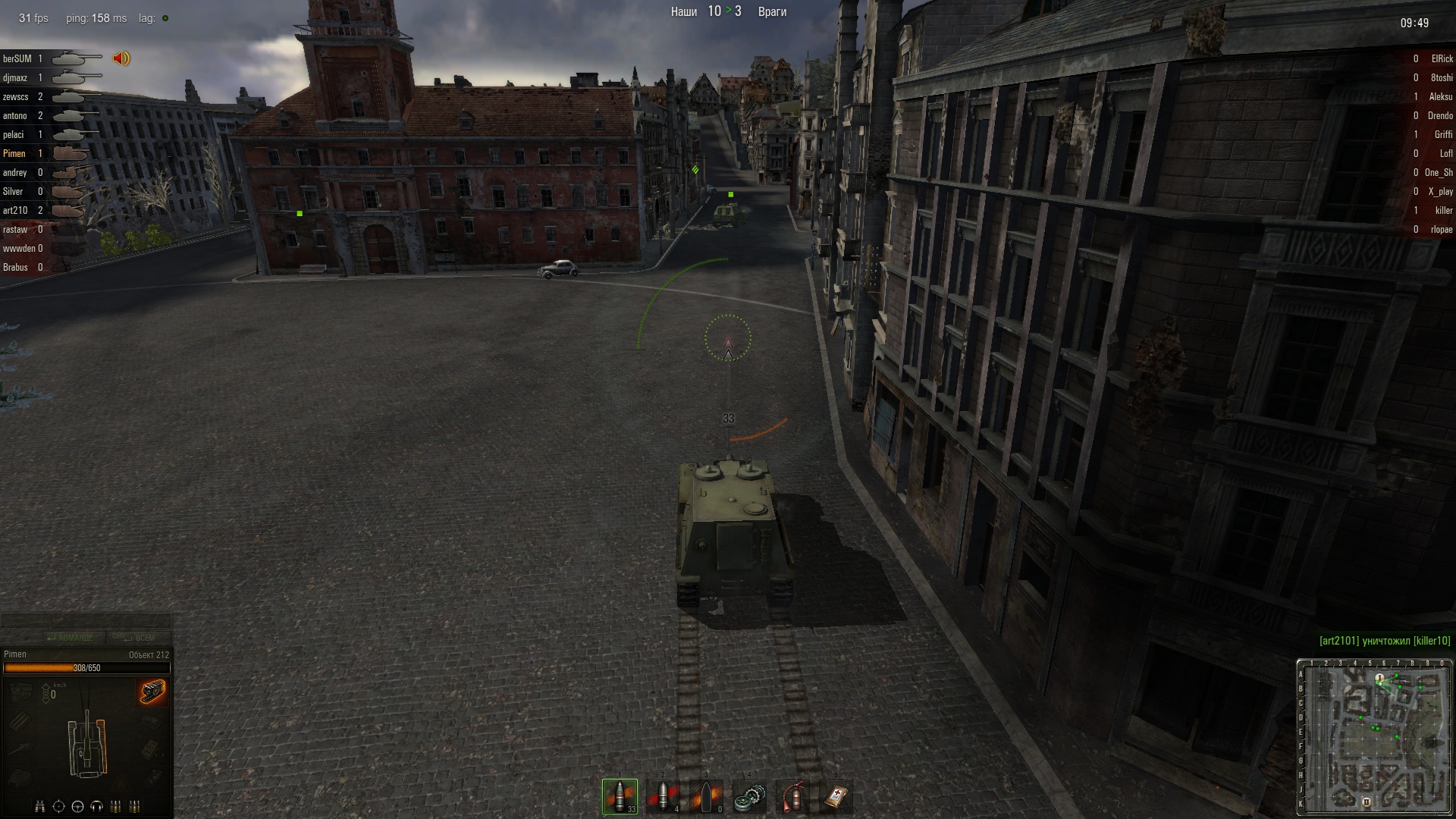Image resolution: width=1456 pixels, height=819 pixels.
Task: Click base marker I on the minimap
Action: click(x=1380, y=677)
